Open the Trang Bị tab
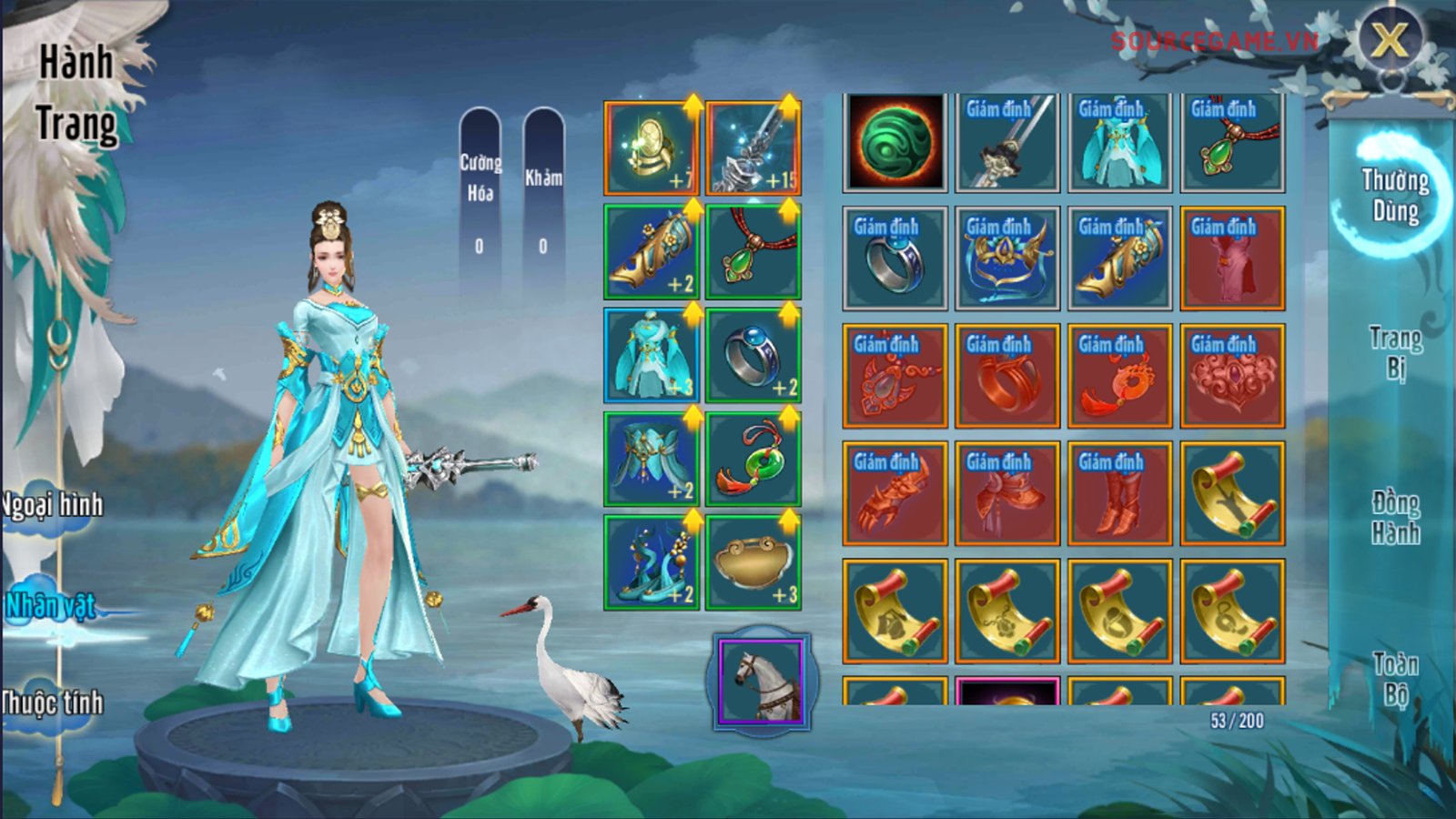The height and width of the screenshot is (819, 1456). tap(1395, 351)
